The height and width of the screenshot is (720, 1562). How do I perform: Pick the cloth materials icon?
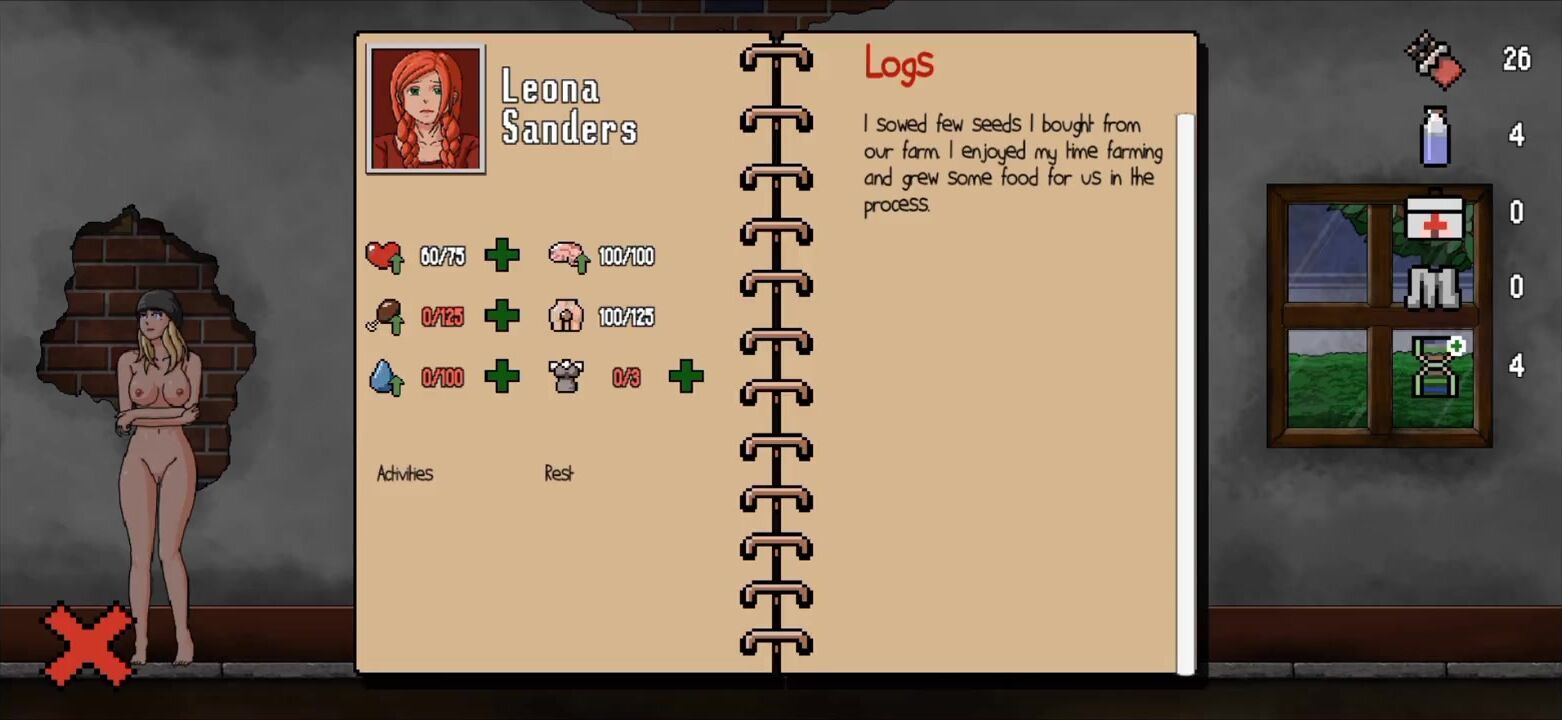(1435, 287)
